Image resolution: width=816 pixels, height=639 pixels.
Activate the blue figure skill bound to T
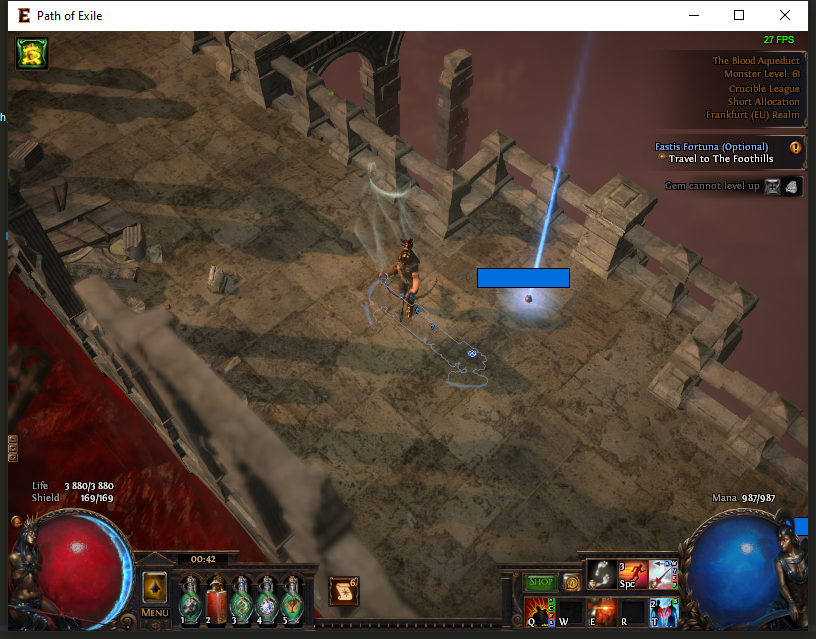point(664,610)
